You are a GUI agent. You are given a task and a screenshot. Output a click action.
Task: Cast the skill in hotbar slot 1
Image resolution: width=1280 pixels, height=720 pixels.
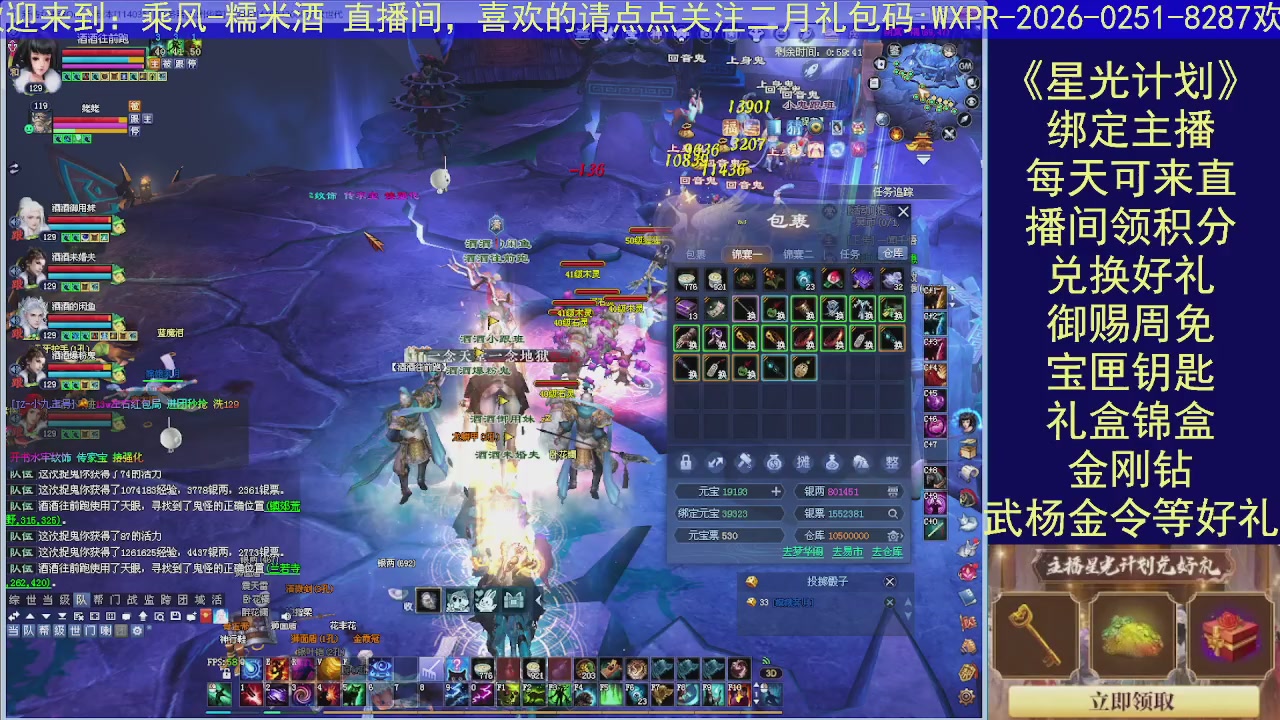(250, 696)
